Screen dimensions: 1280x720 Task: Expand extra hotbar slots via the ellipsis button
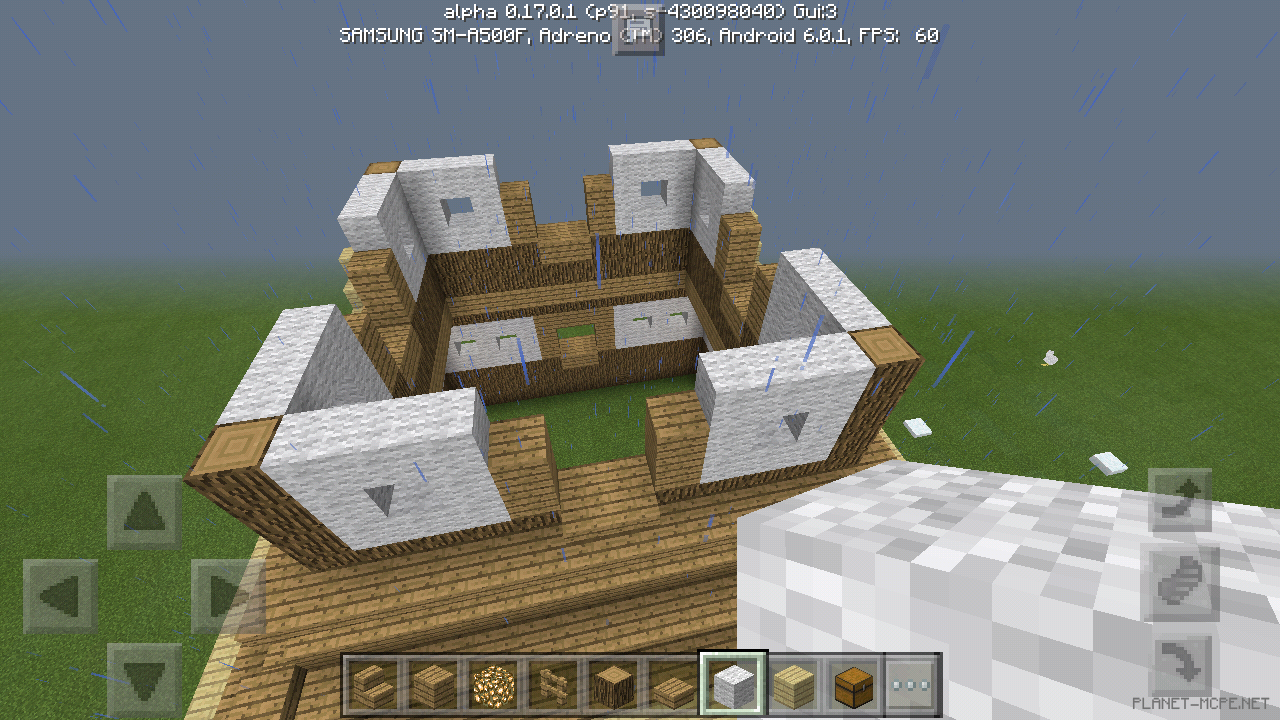[x=911, y=685]
